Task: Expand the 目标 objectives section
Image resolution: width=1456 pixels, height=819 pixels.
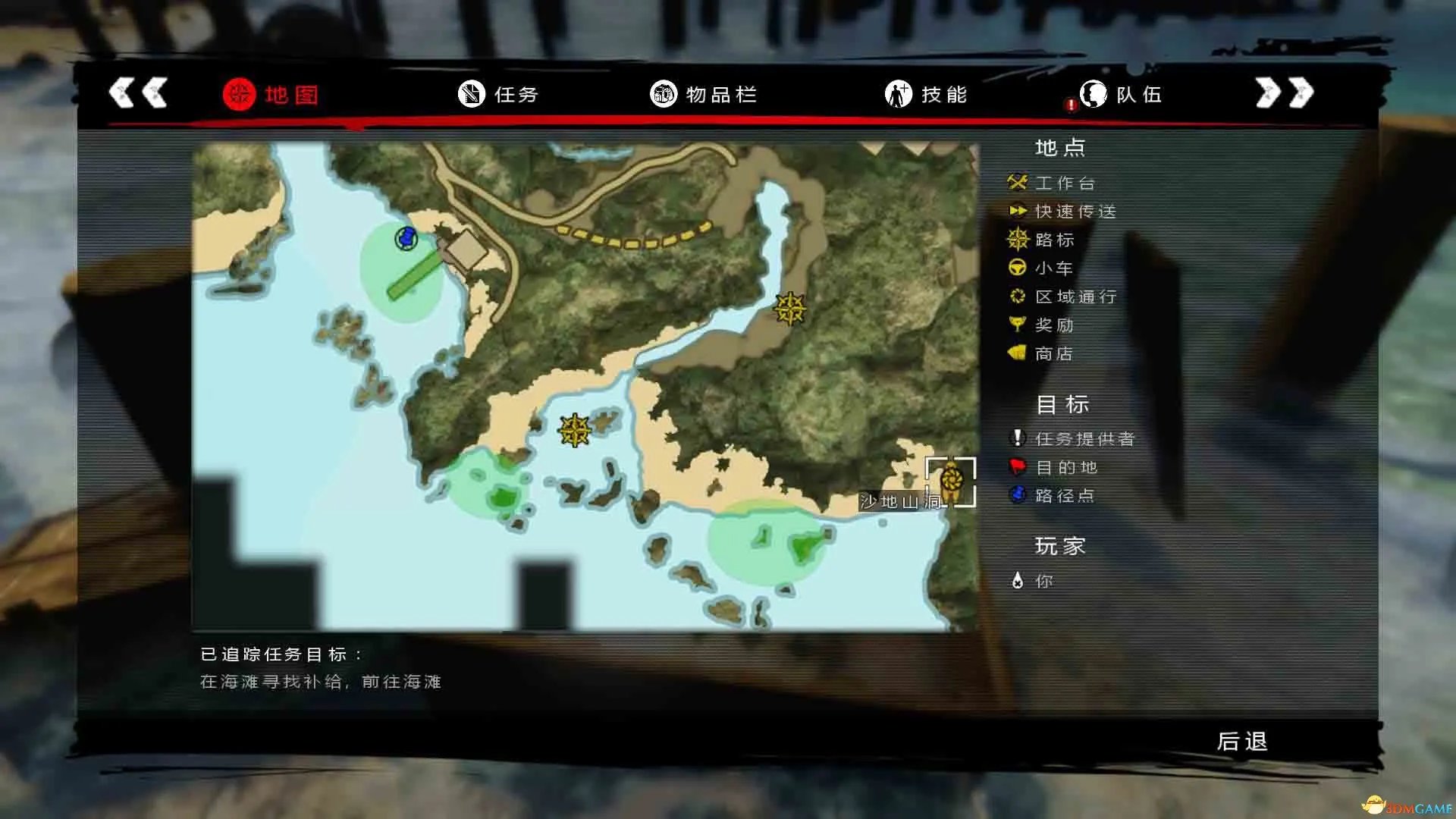Action: point(1060,404)
